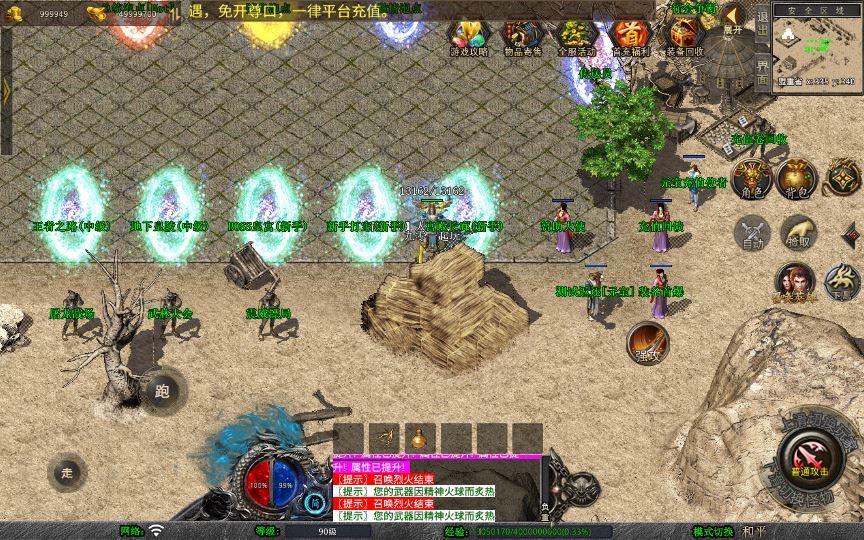Tap the 拾取 pickup button
The height and width of the screenshot is (540, 864).
(x=797, y=233)
